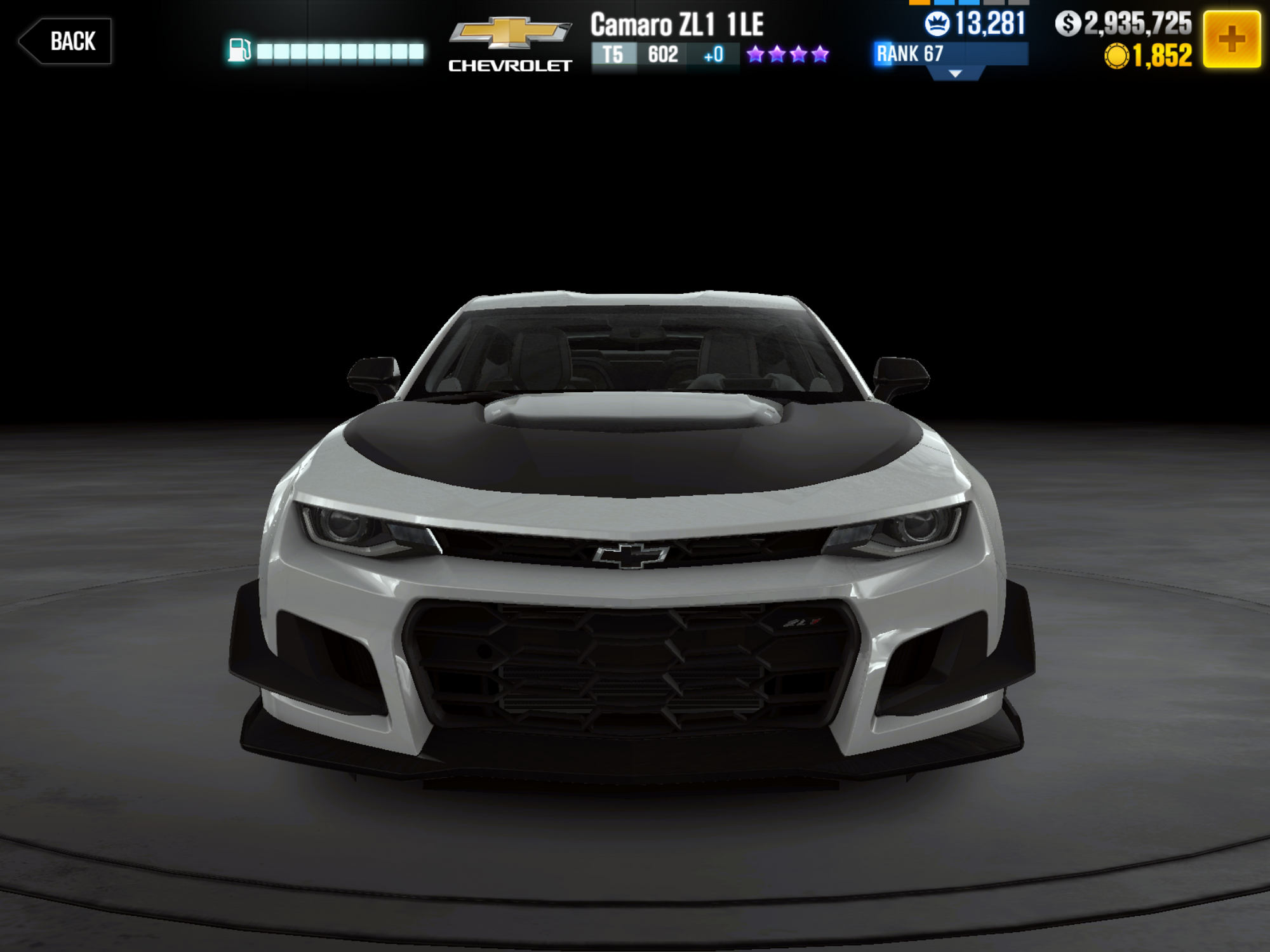Expand the Rank 67 dropdown arrow
This screenshot has width=1270, height=952.
click(x=954, y=74)
